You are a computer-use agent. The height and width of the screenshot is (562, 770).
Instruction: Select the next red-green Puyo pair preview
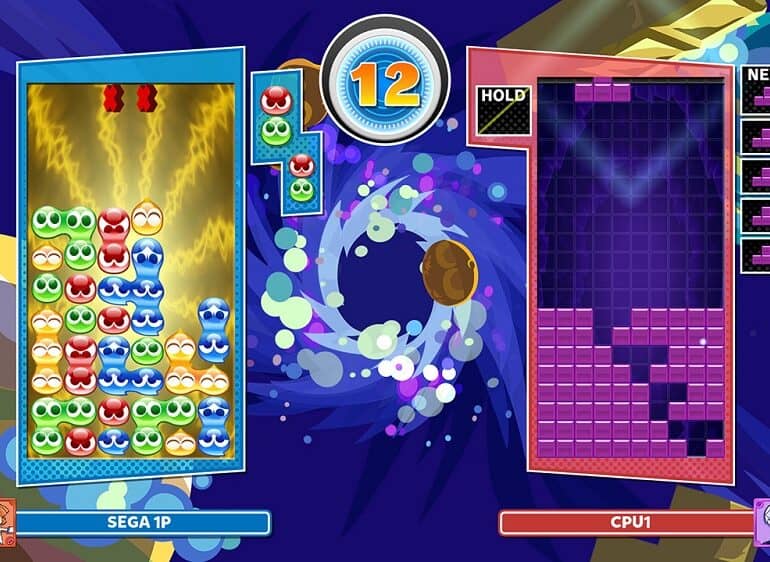point(275,115)
